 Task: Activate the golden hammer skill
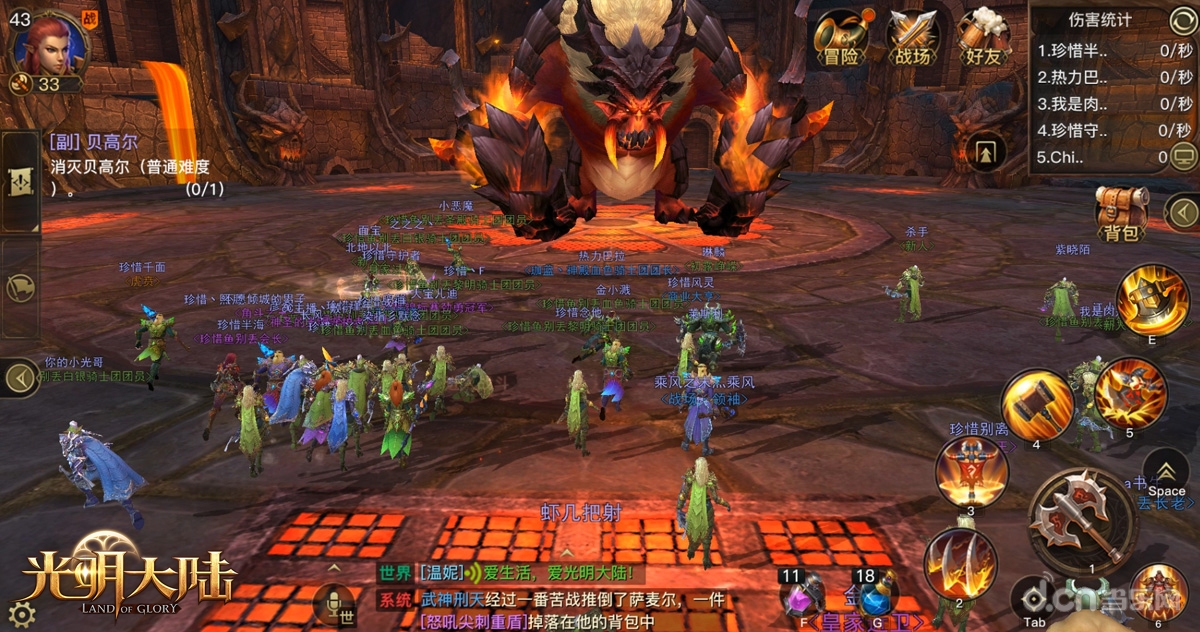(x=1037, y=404)
